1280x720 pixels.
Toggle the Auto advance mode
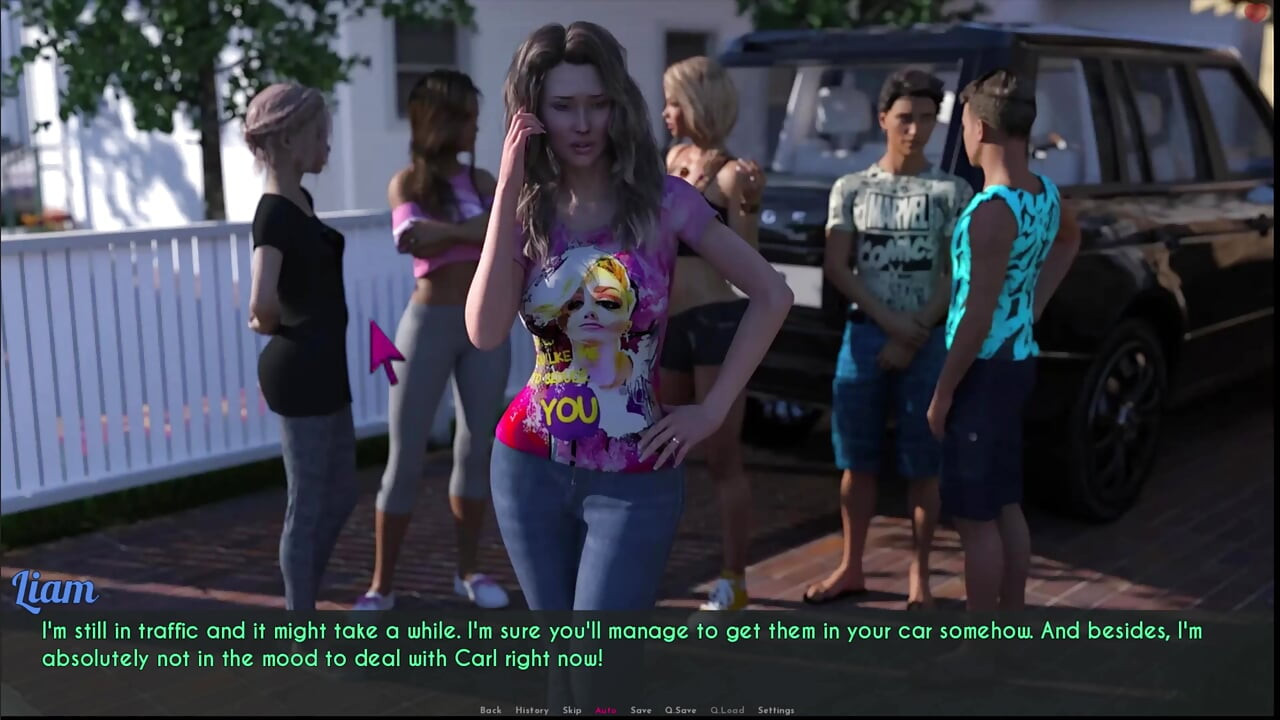[606, 710]
